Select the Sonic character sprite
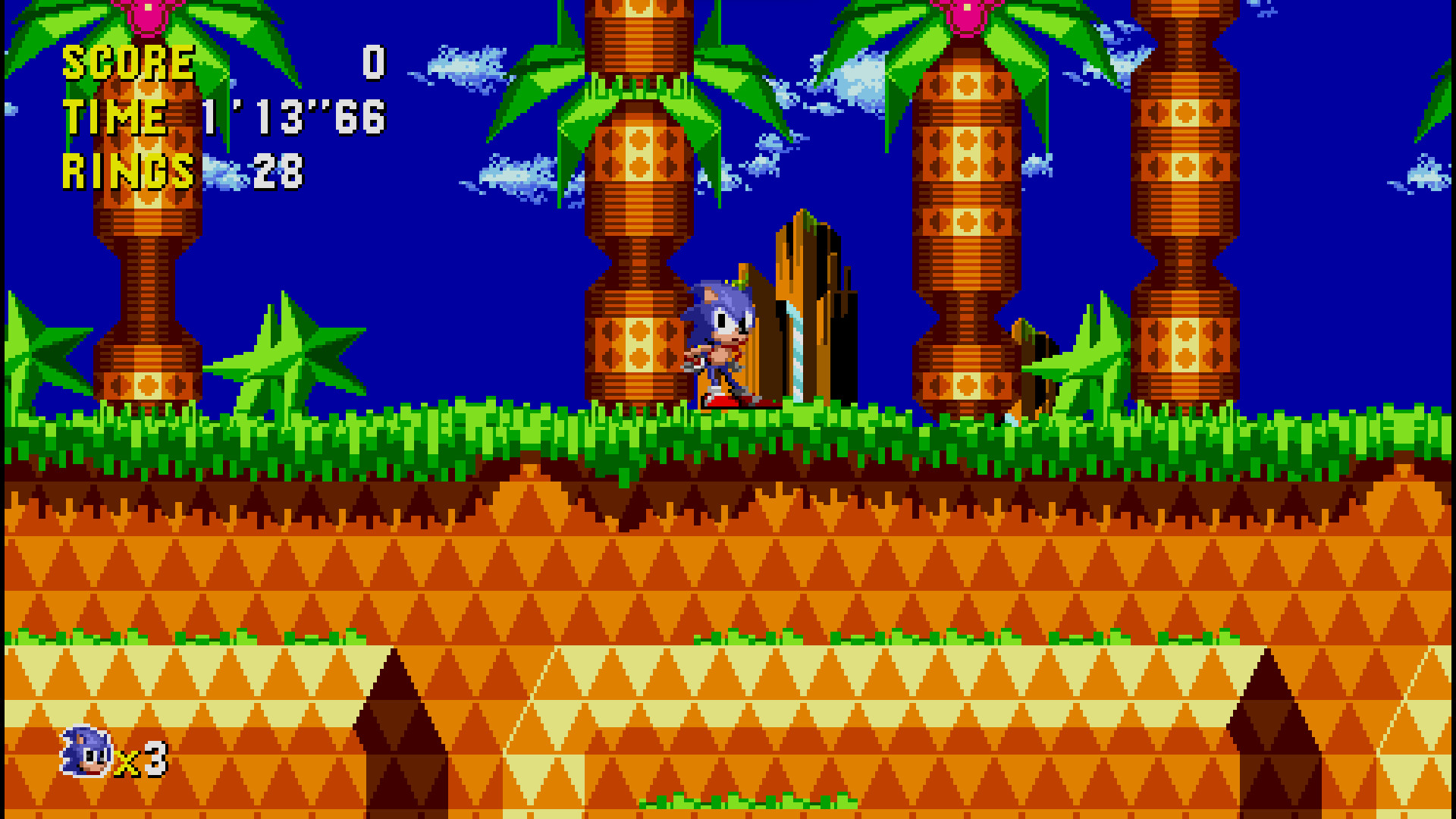Image resolution: width=1456 pixels, height=819 pixels. tap(717, 341)
